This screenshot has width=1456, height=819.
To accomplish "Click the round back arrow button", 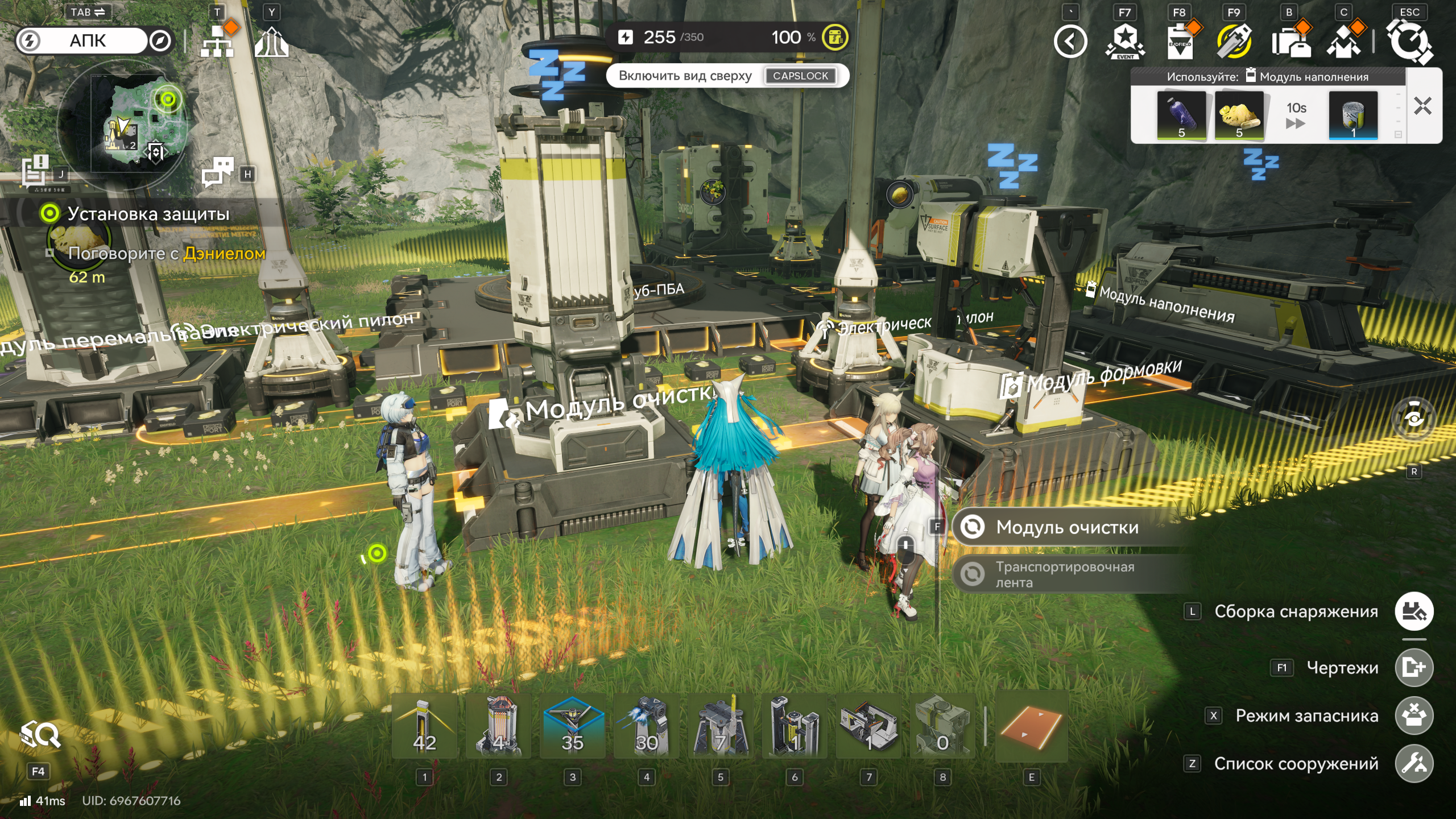I will [x=1070, y=42].
